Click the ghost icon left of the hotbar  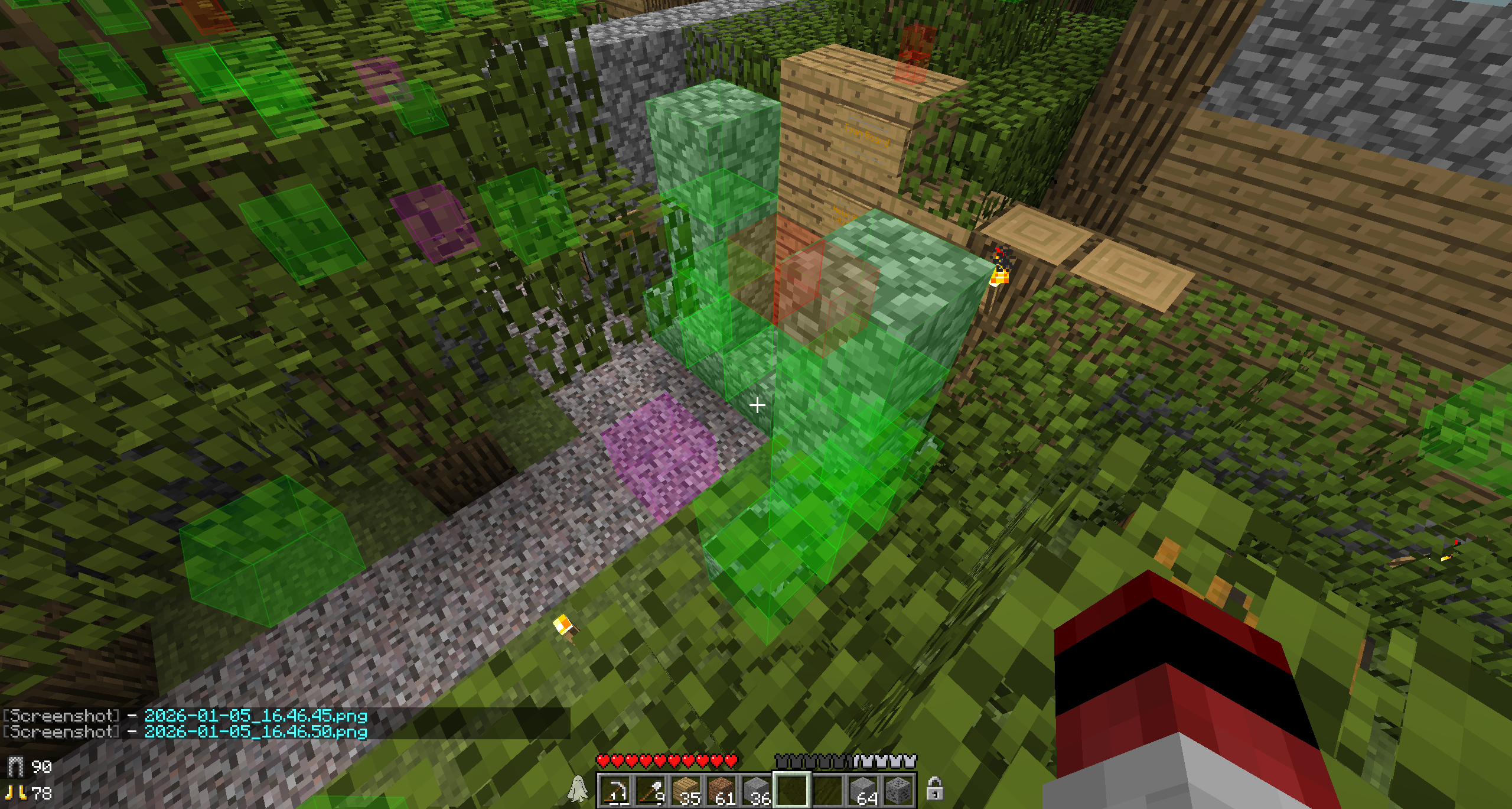click(x=578, y=789)
